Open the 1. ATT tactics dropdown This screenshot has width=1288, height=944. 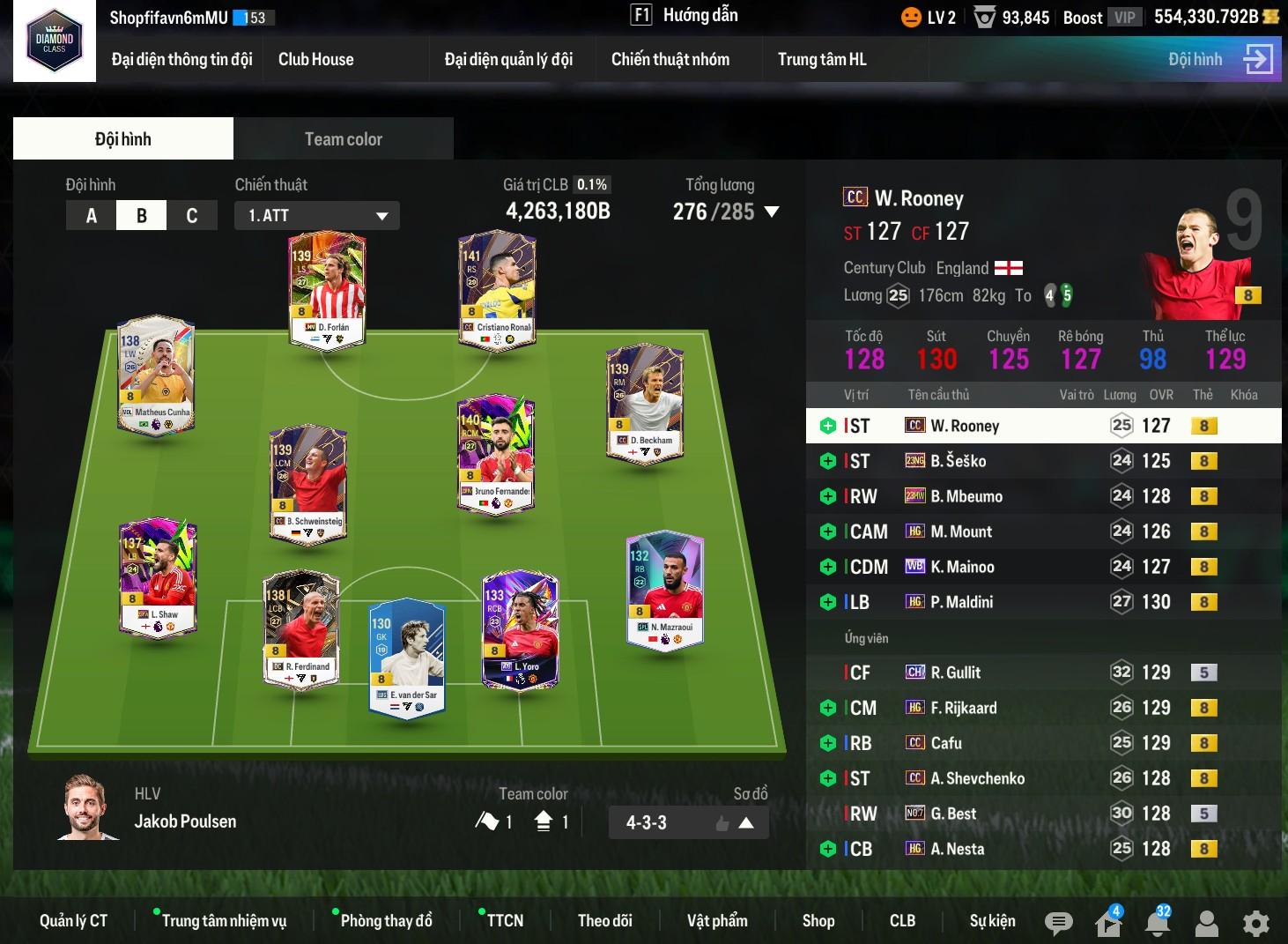(x=317, y=216)
